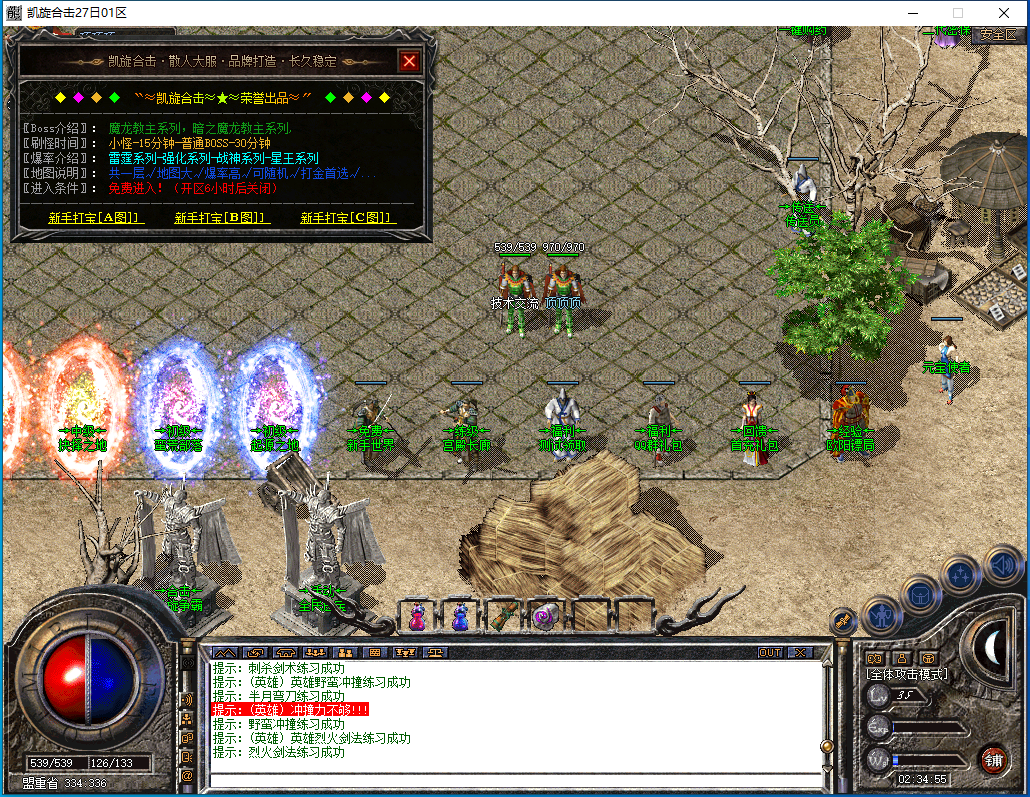Toggle the 全体攻击模式 attack mode label
Image resolution: width=1030 pixels, height=797 pixels.
(907, 674)
